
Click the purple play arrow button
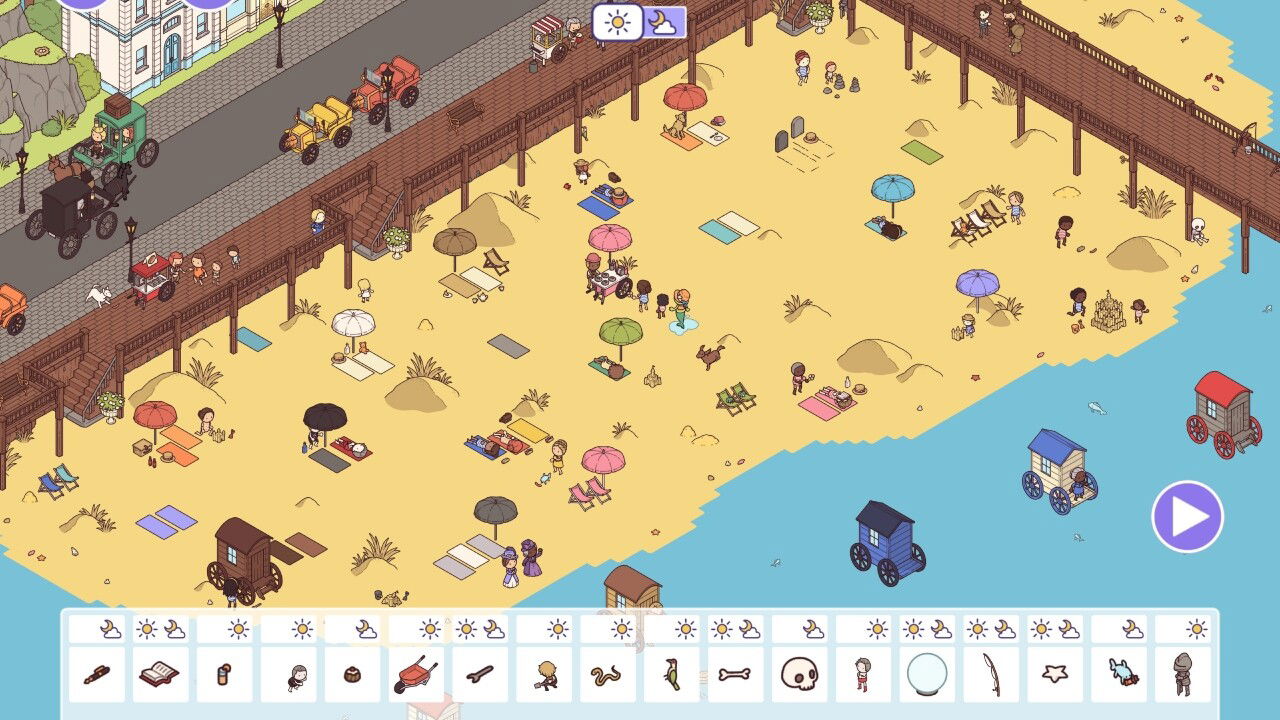[x=1187, y=516]
